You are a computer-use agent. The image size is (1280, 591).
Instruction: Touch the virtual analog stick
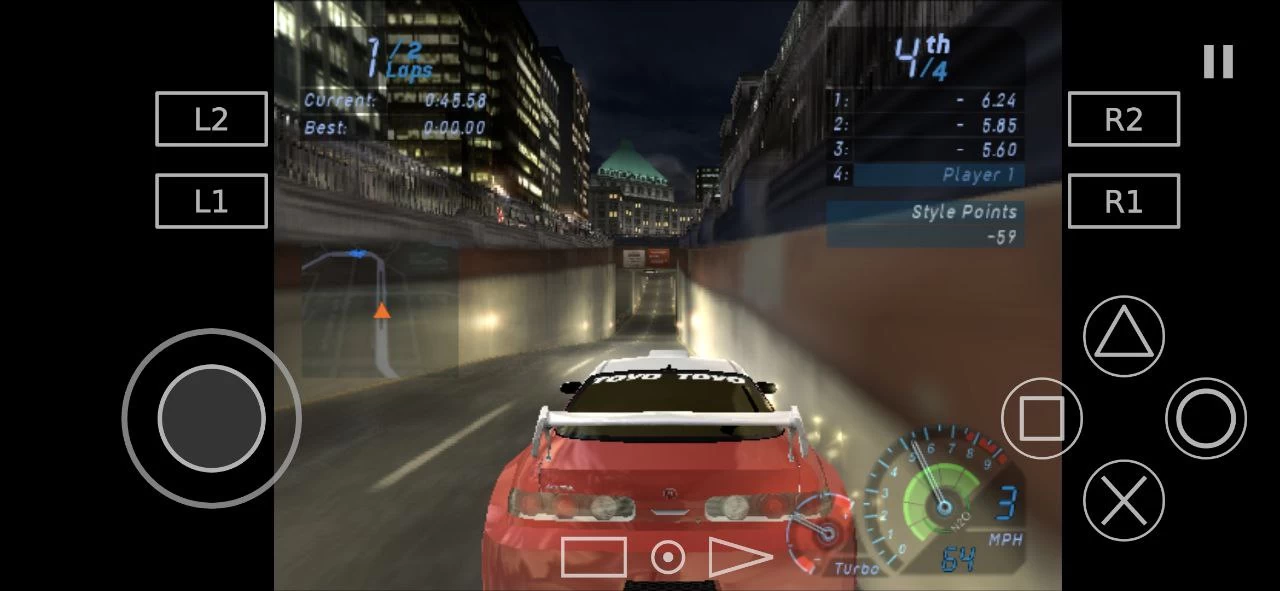pyautogui.click(x=211, y=418)
